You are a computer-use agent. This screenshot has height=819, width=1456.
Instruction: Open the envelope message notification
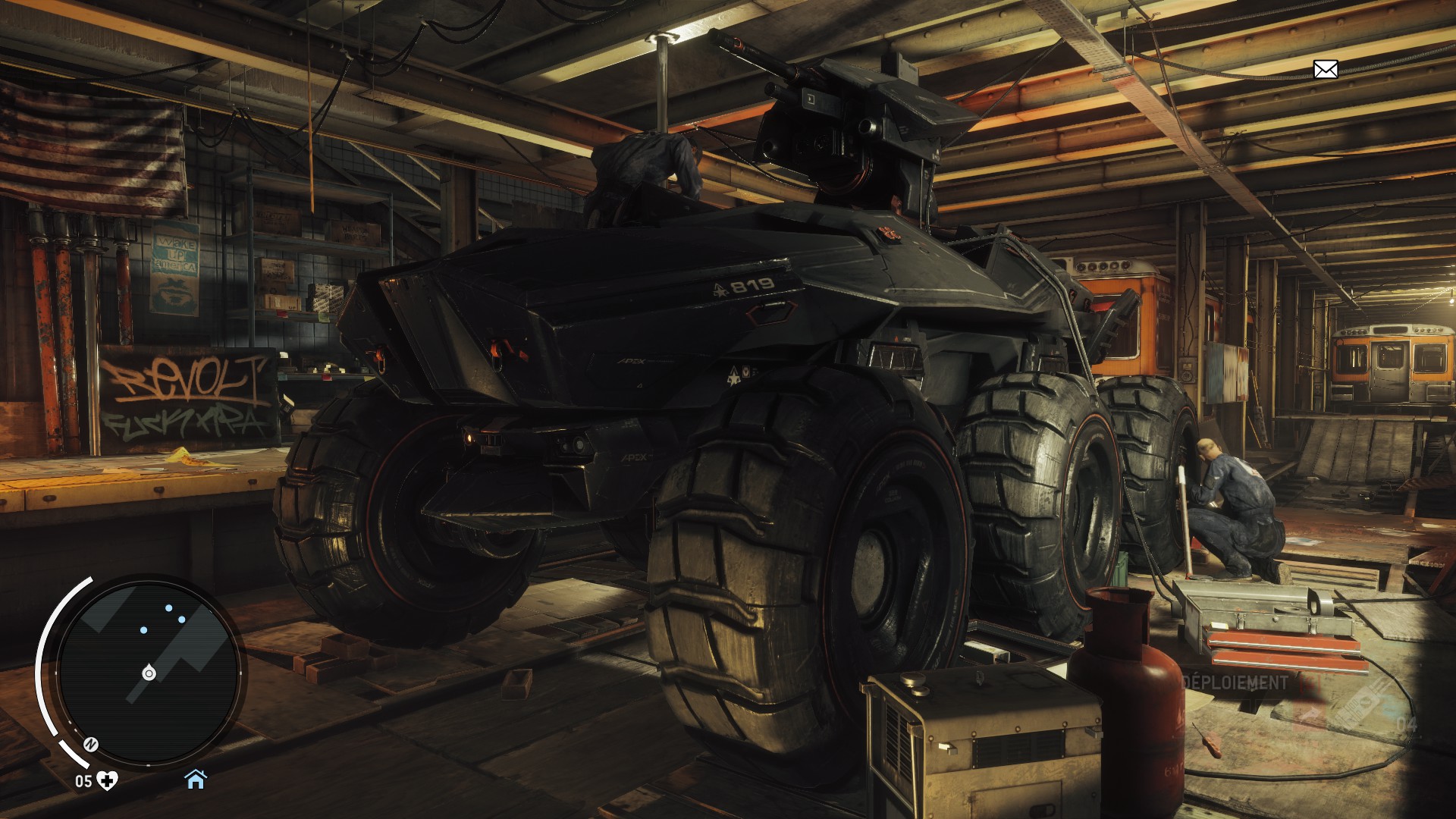[x=1325, y=70]
